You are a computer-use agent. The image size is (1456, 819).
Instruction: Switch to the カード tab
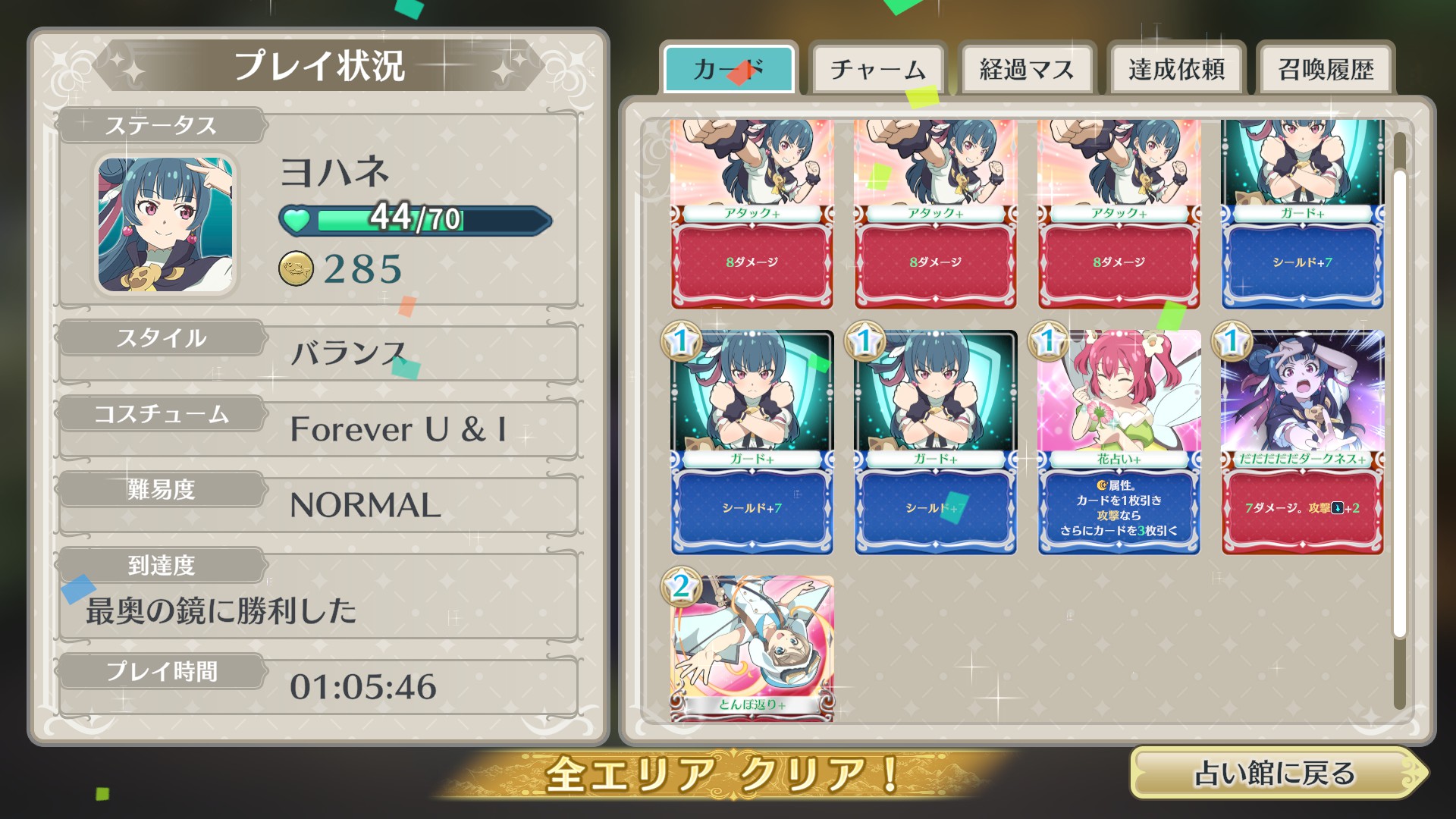(729, 70)
